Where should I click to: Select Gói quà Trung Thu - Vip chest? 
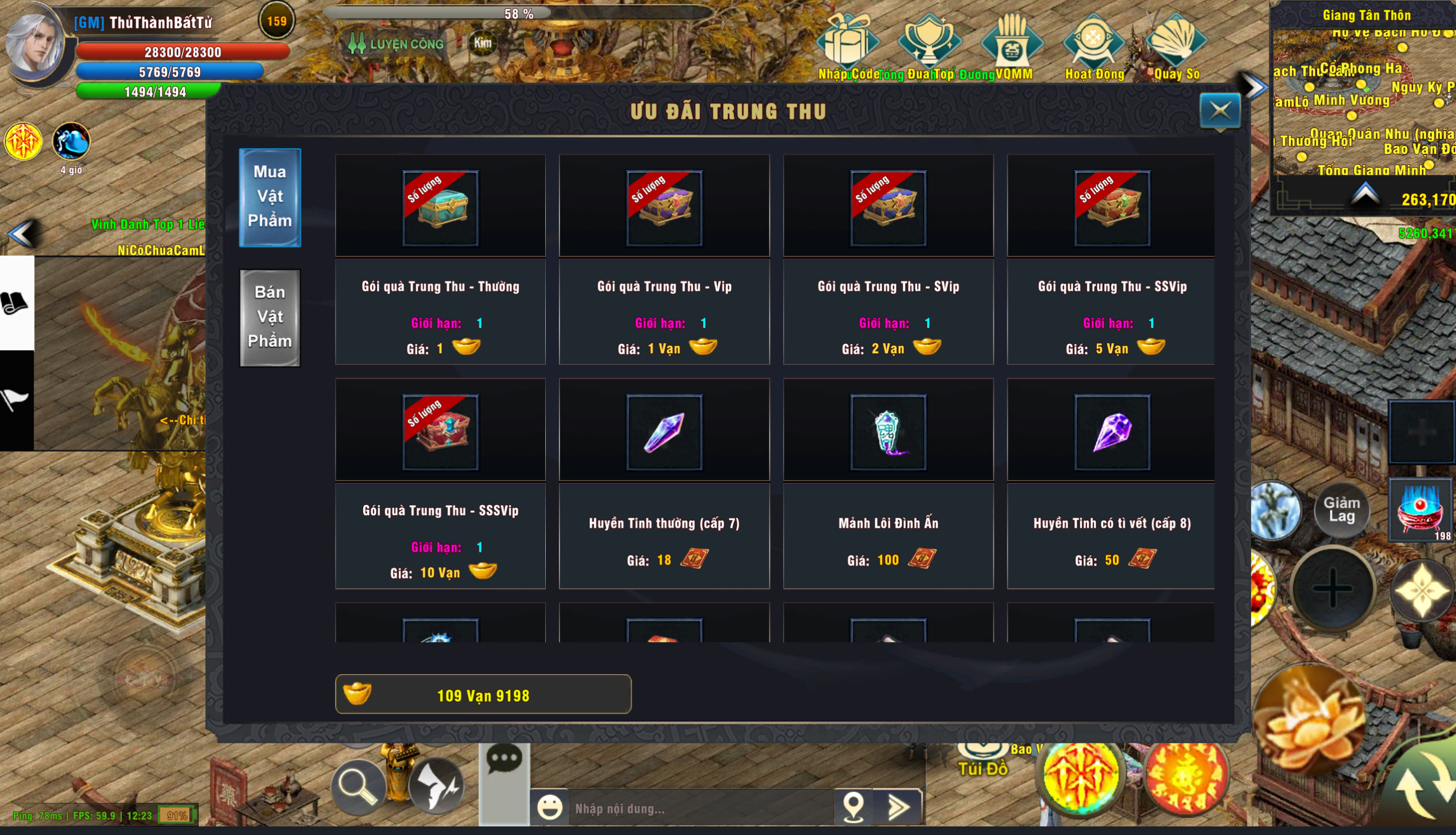click(x=664, y=208)
